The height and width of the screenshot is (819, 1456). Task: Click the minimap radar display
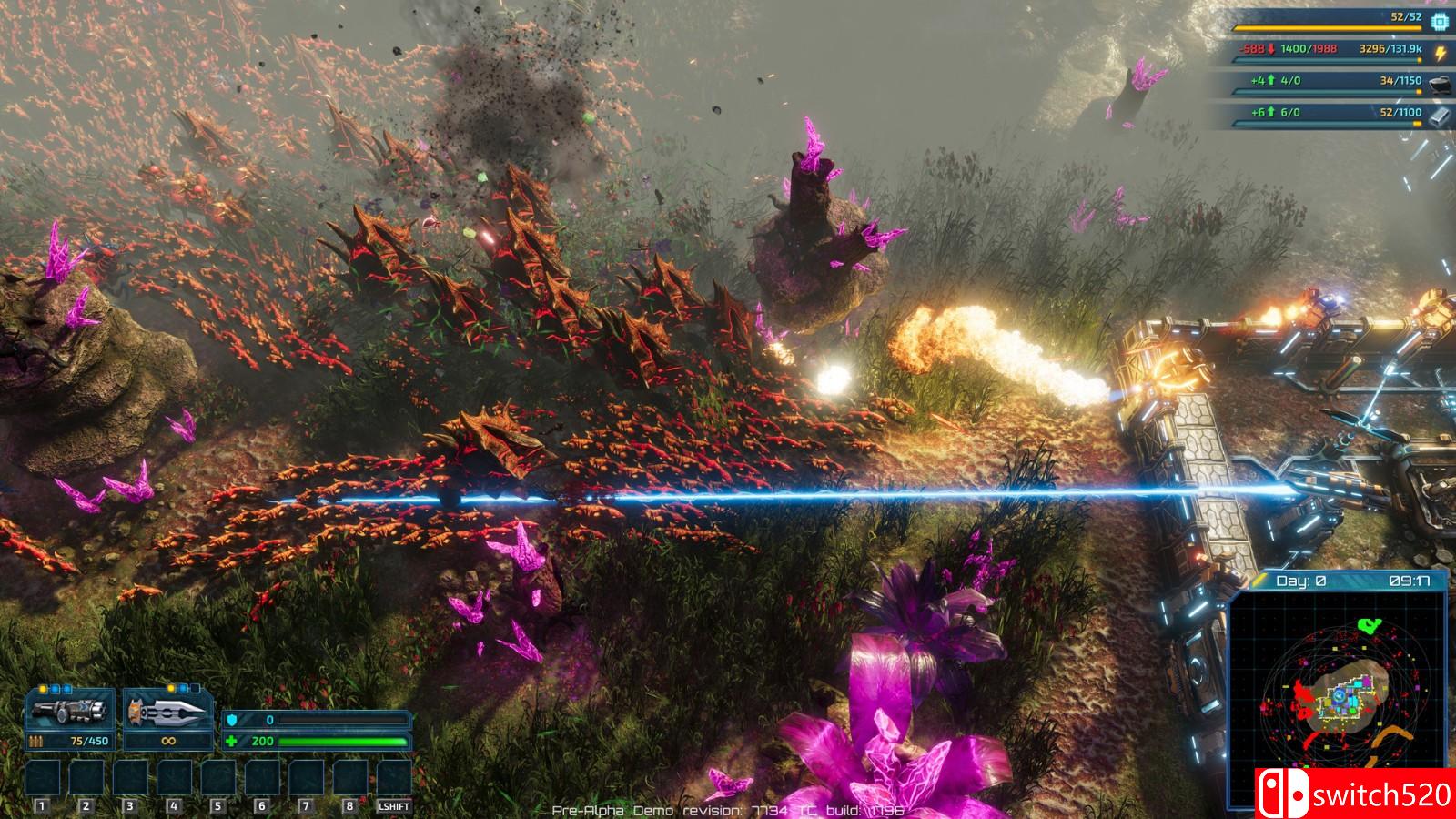coord(1338,701)
